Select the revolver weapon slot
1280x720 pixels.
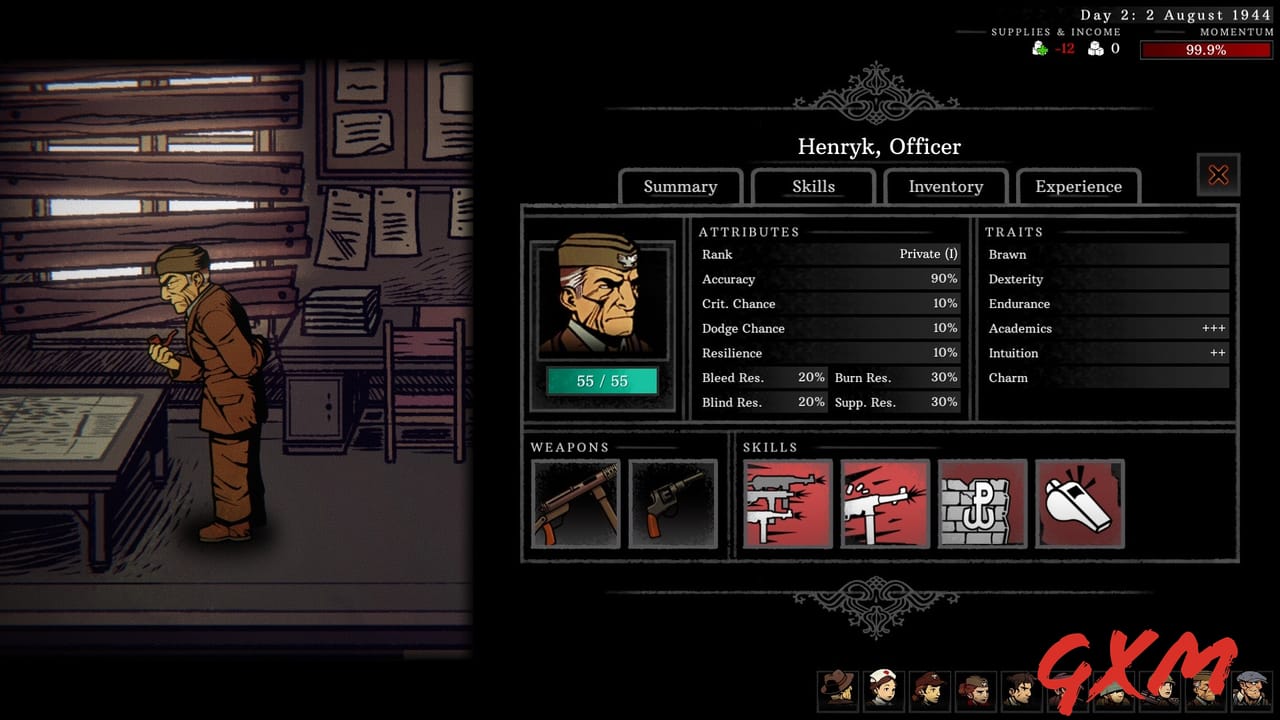pyautogui.click(x=673, y=503)
